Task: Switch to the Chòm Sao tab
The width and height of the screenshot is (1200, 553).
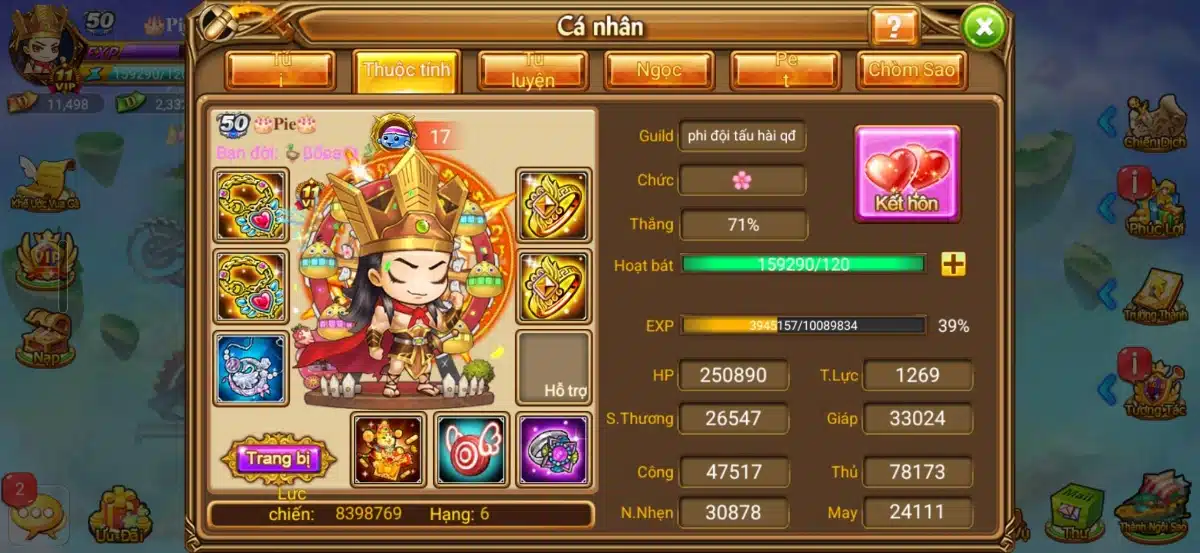Action: point(911,71)
